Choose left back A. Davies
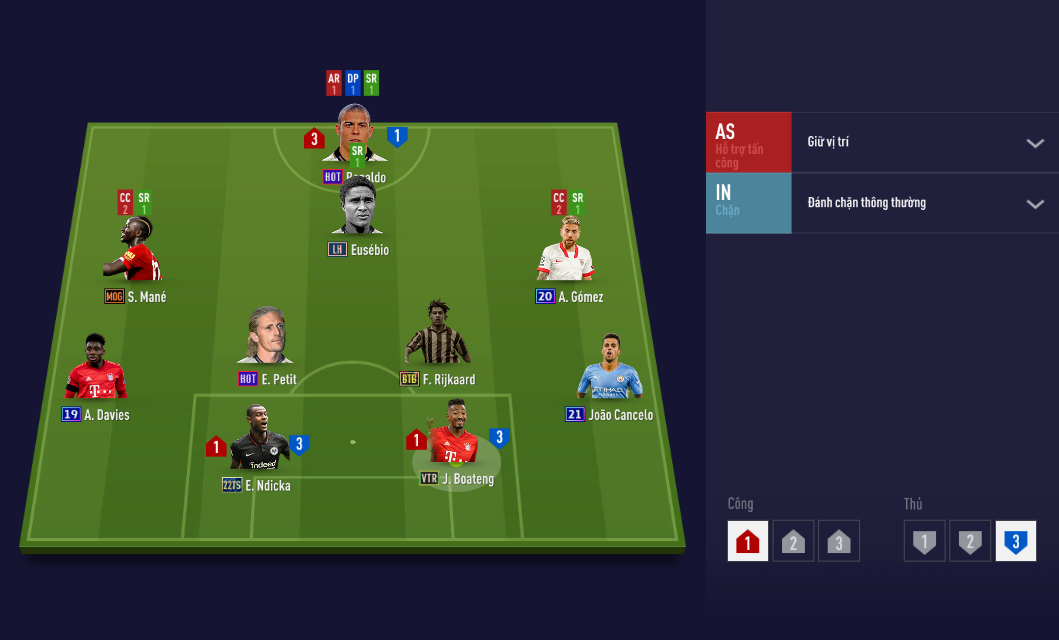This screenshot has width=1059, height=640. tap(96, 370)
